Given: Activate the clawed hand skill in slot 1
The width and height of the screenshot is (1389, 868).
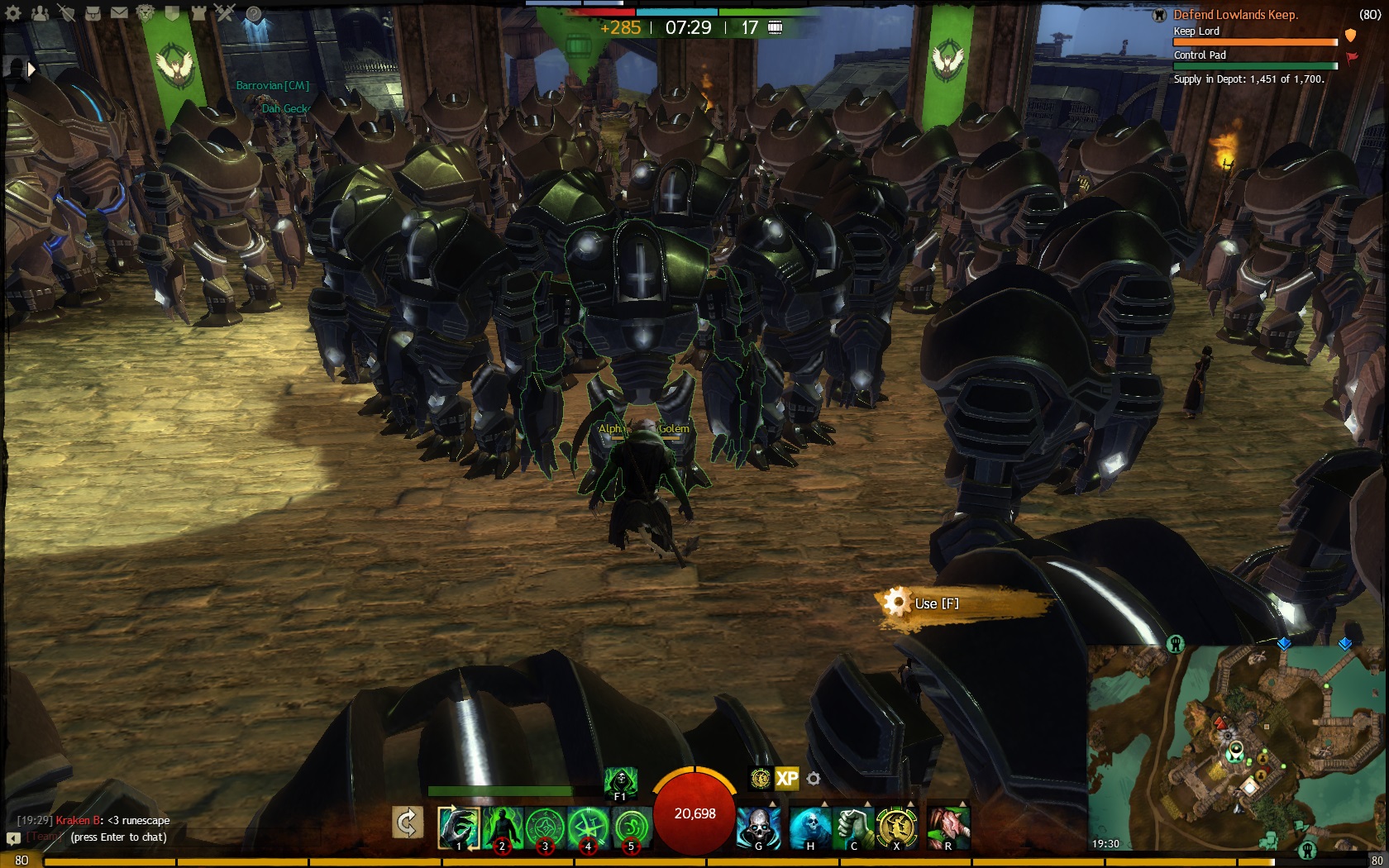Looking at the screenshot, I should 458,827.
